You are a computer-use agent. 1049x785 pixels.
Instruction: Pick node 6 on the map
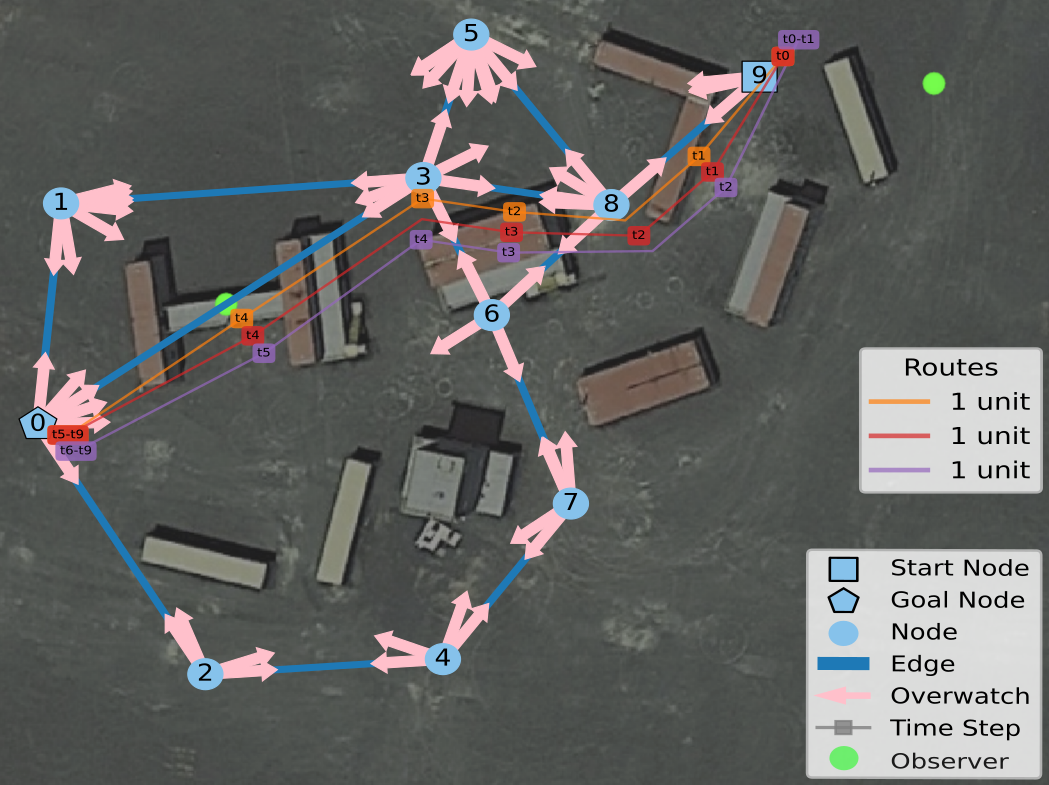(491, 315)
